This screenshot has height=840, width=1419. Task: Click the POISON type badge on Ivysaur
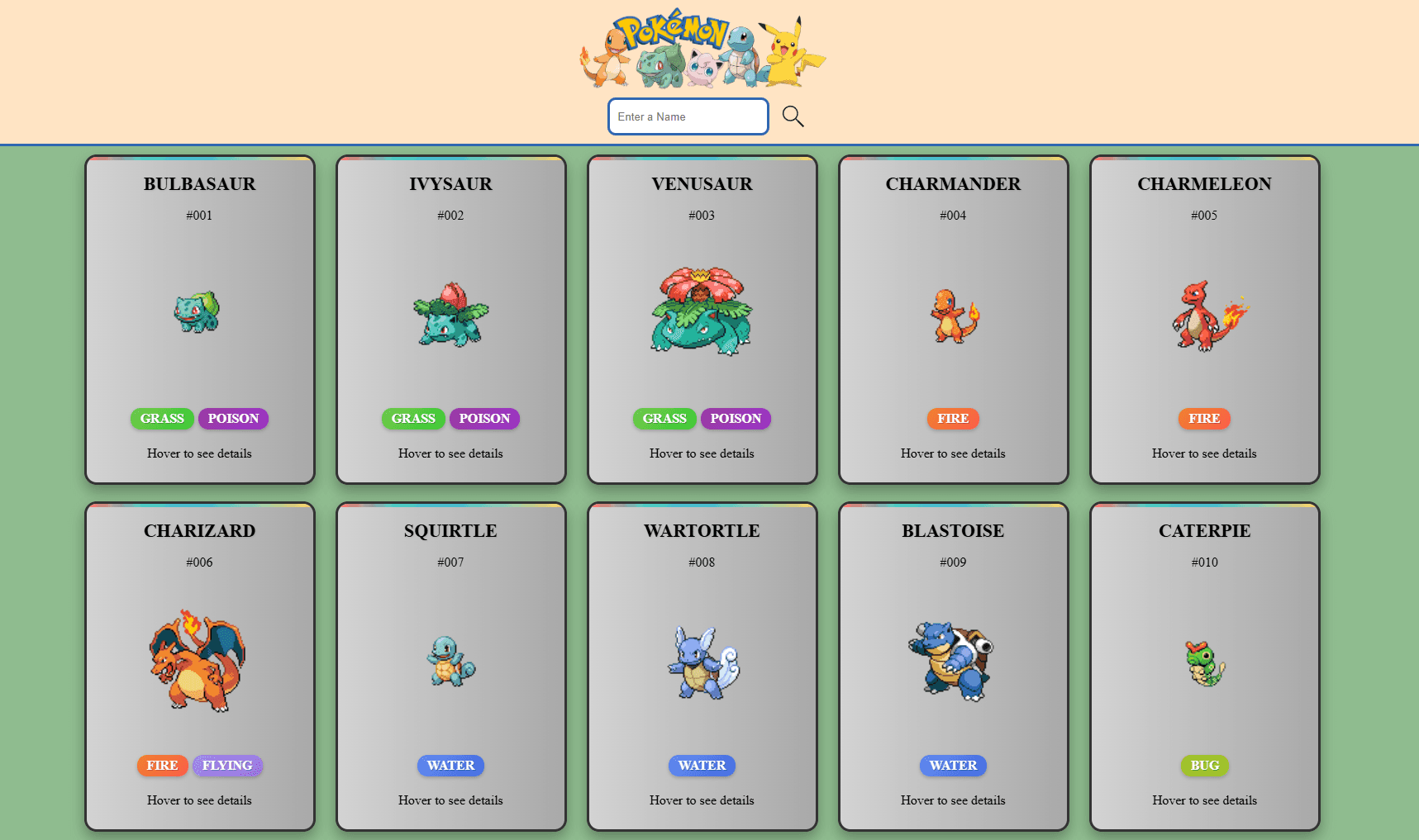click(485, 419)
